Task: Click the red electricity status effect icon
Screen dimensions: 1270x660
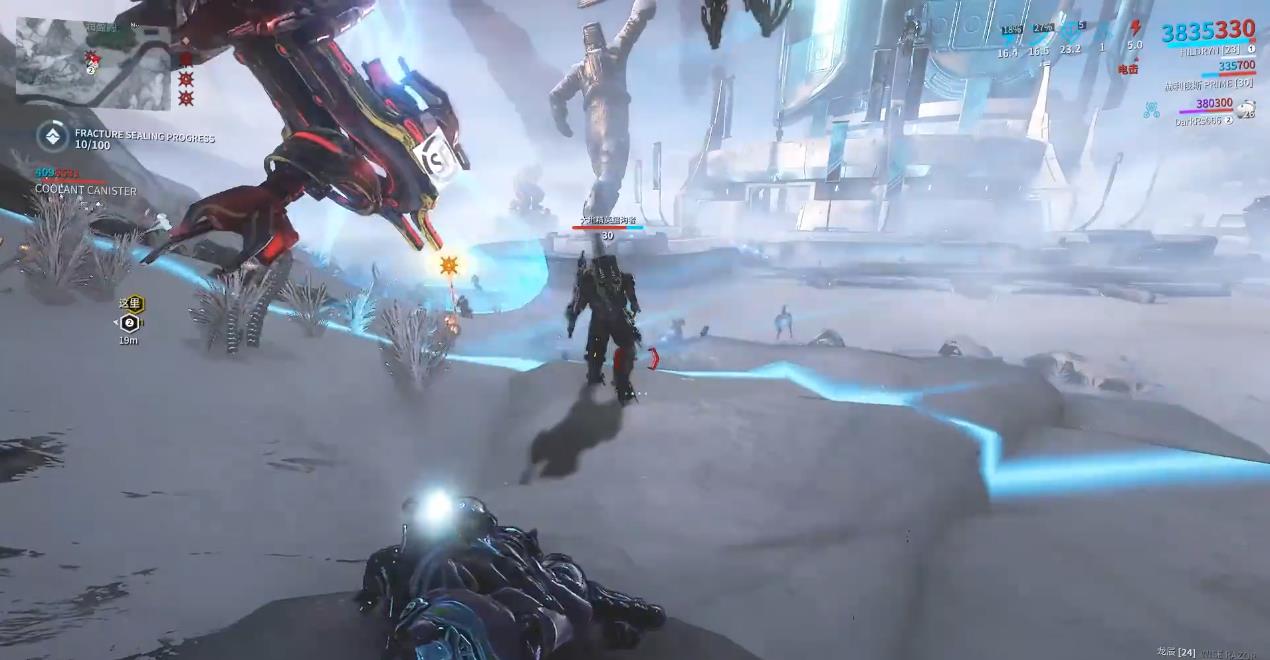Action: point(1135,28)
